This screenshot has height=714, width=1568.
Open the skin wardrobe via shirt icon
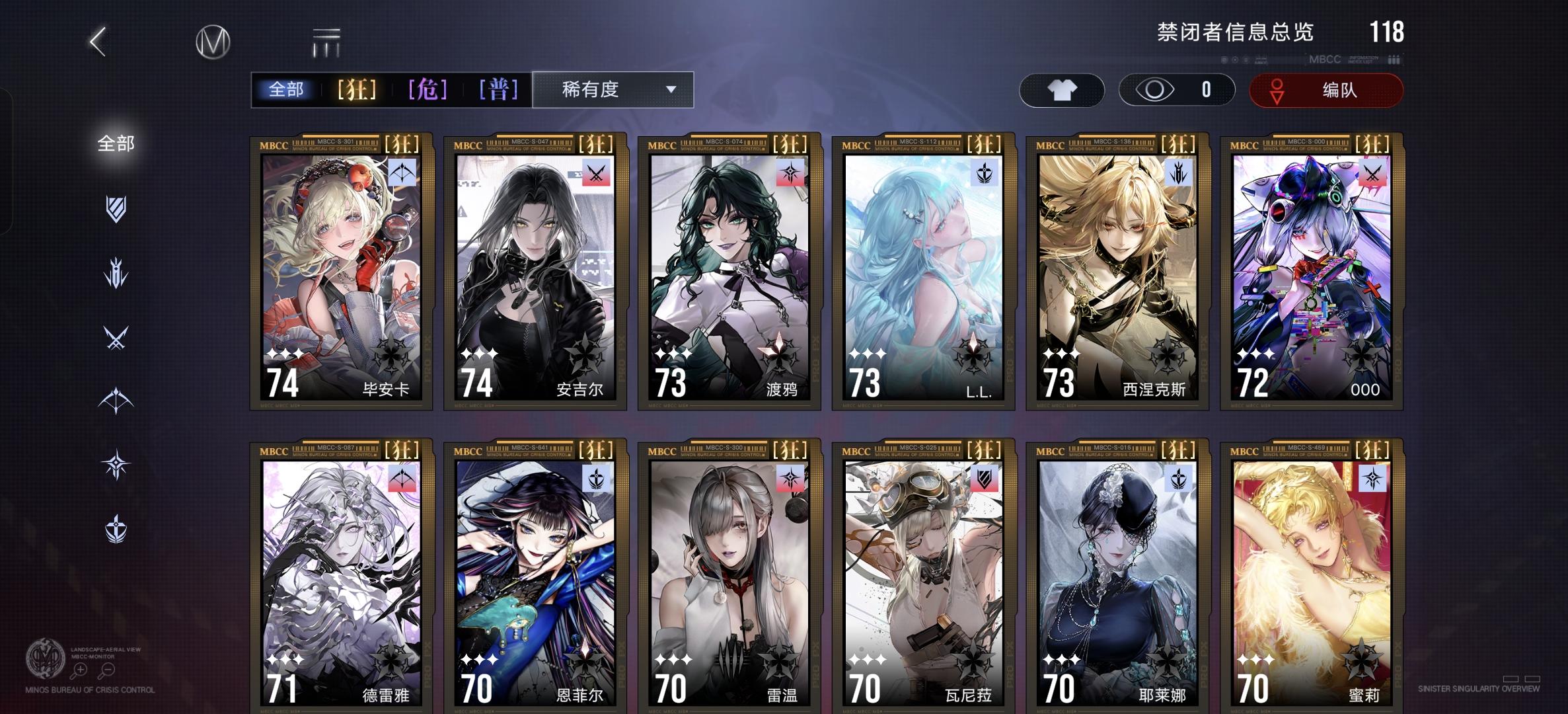click(1061, 91)
